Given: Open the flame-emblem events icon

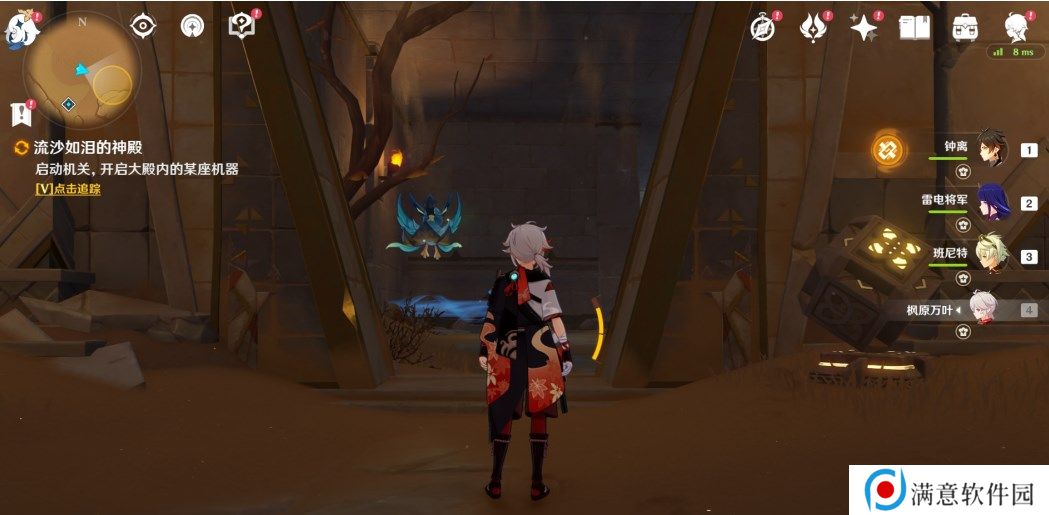Looking at the screenshot, I should pyautogui.click(x=813, y=28).
